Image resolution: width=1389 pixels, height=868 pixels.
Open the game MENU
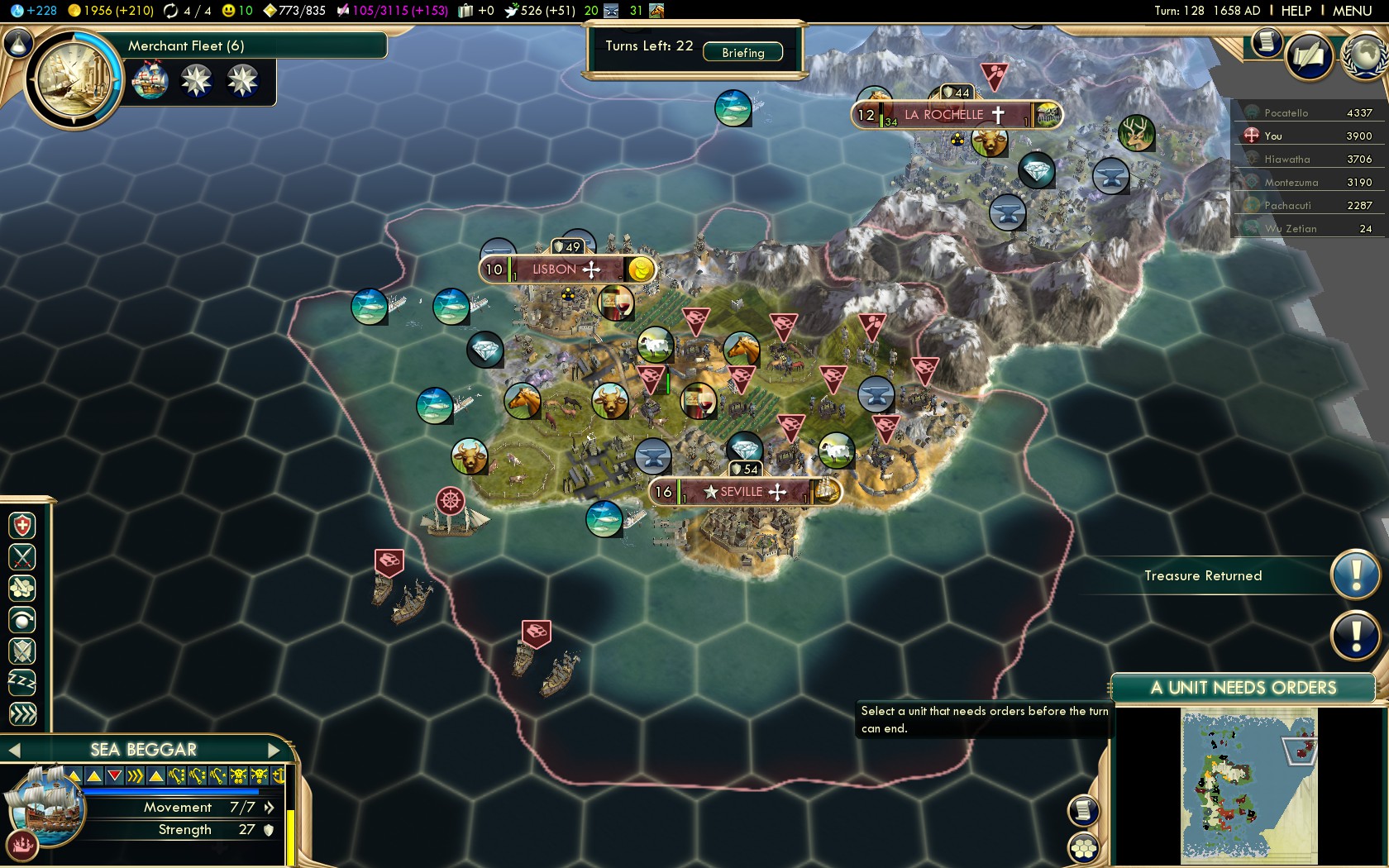pos(1352,11)
